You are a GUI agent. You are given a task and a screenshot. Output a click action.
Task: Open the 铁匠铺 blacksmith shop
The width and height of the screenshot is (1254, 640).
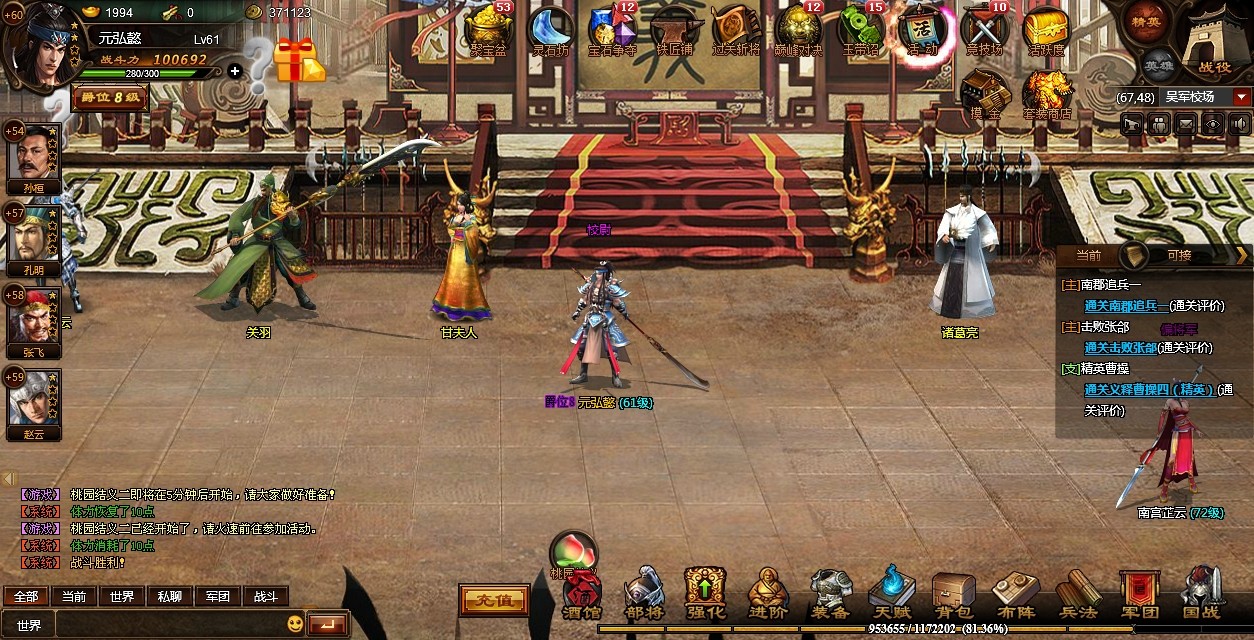click(675, 29)
